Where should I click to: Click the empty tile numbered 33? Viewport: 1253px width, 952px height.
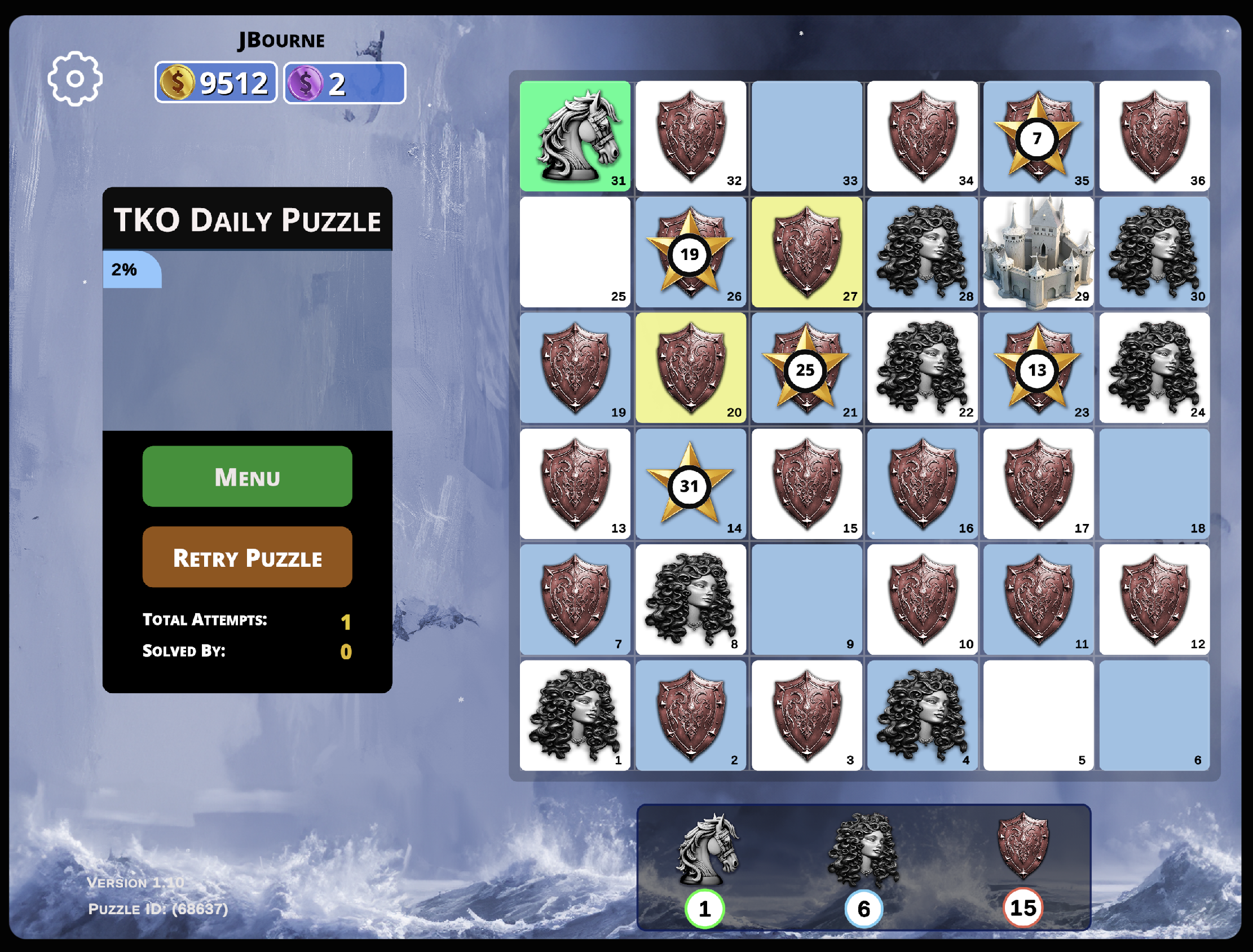point(806,136)
